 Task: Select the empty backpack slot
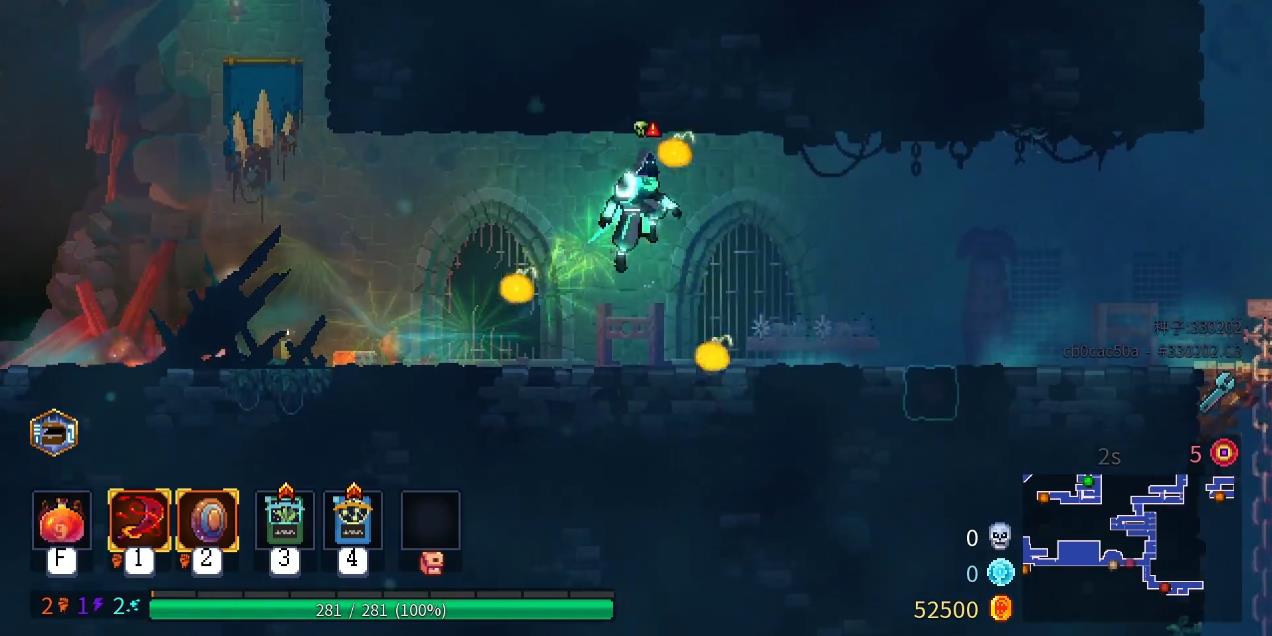click(431, 521)
